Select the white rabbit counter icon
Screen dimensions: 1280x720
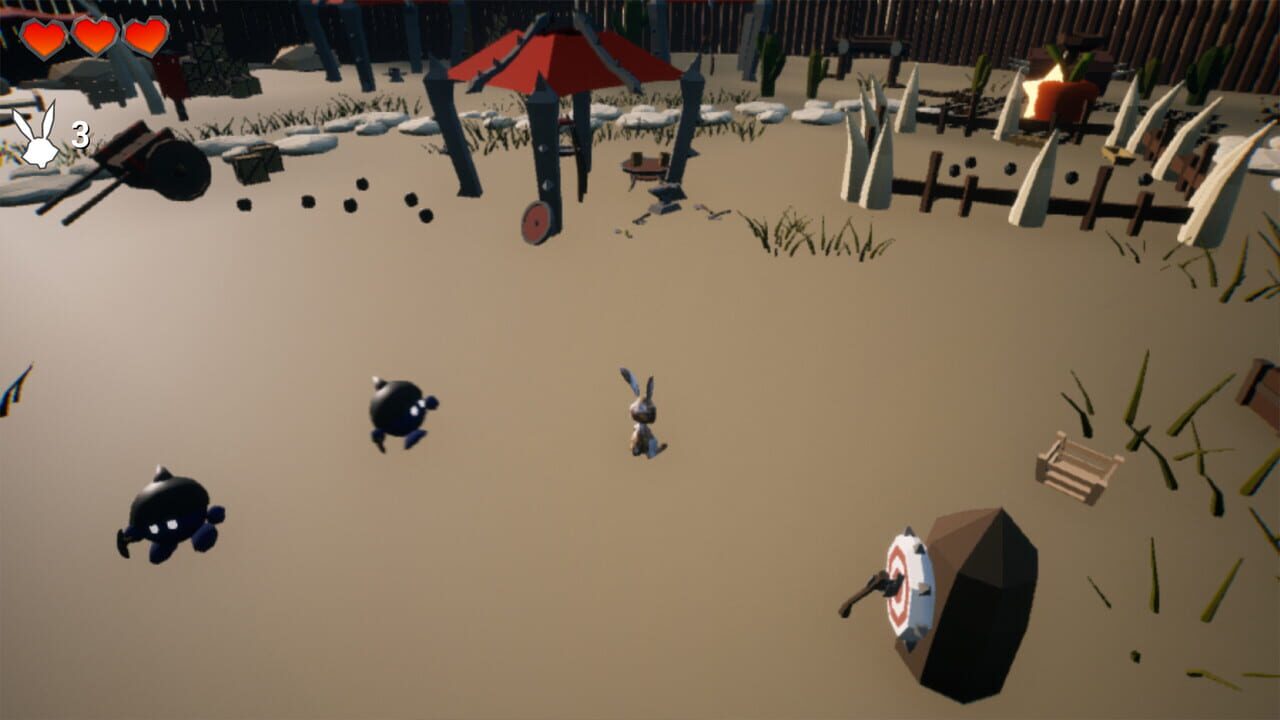click(x=38, y=135)
